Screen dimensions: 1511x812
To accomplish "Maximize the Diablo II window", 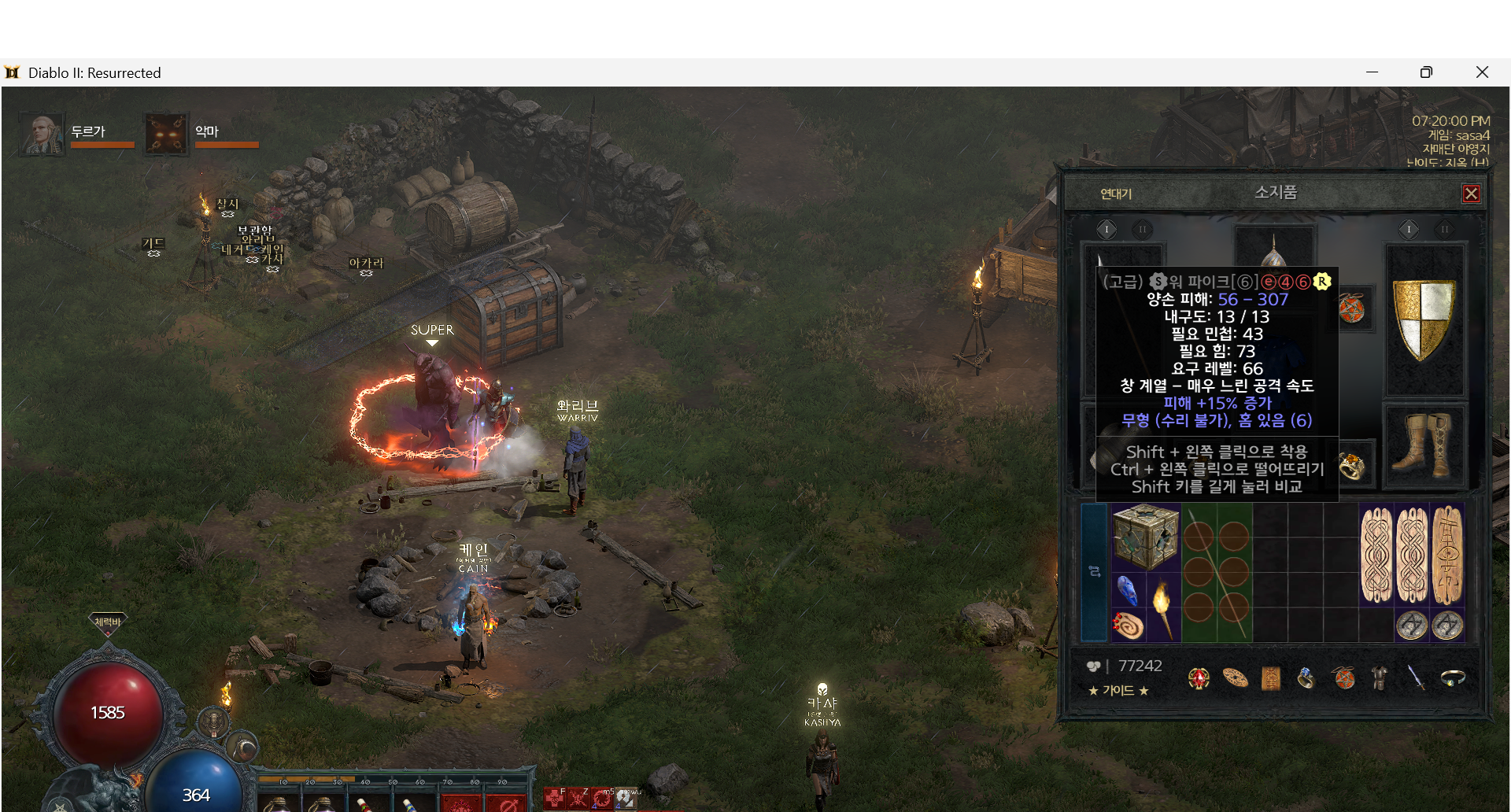I will coord(1426,72).
